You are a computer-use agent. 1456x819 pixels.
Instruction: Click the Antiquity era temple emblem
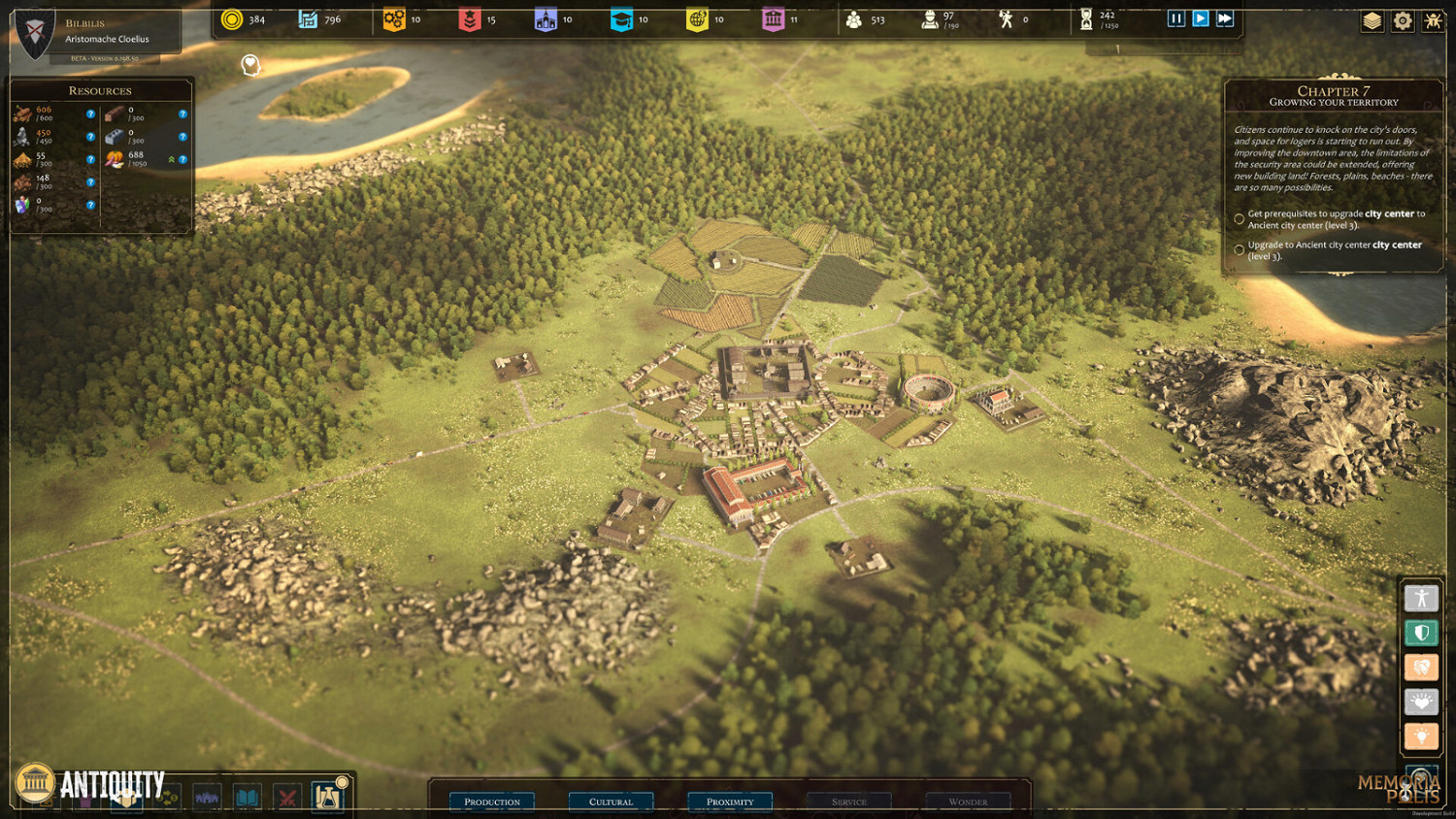pos(35,782)
